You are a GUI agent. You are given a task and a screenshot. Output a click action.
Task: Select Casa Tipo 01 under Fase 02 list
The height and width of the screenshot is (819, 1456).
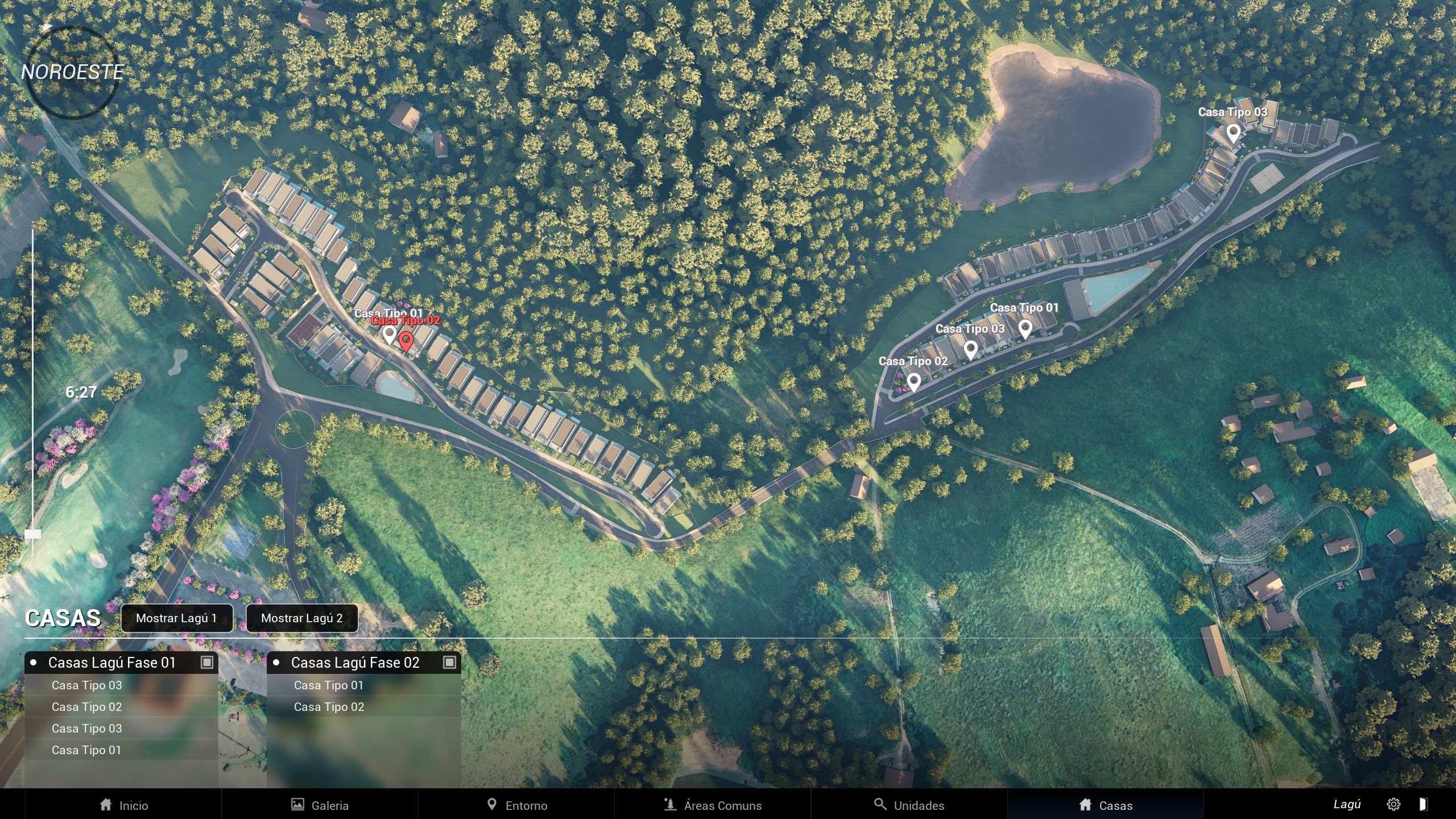point(329,685)
